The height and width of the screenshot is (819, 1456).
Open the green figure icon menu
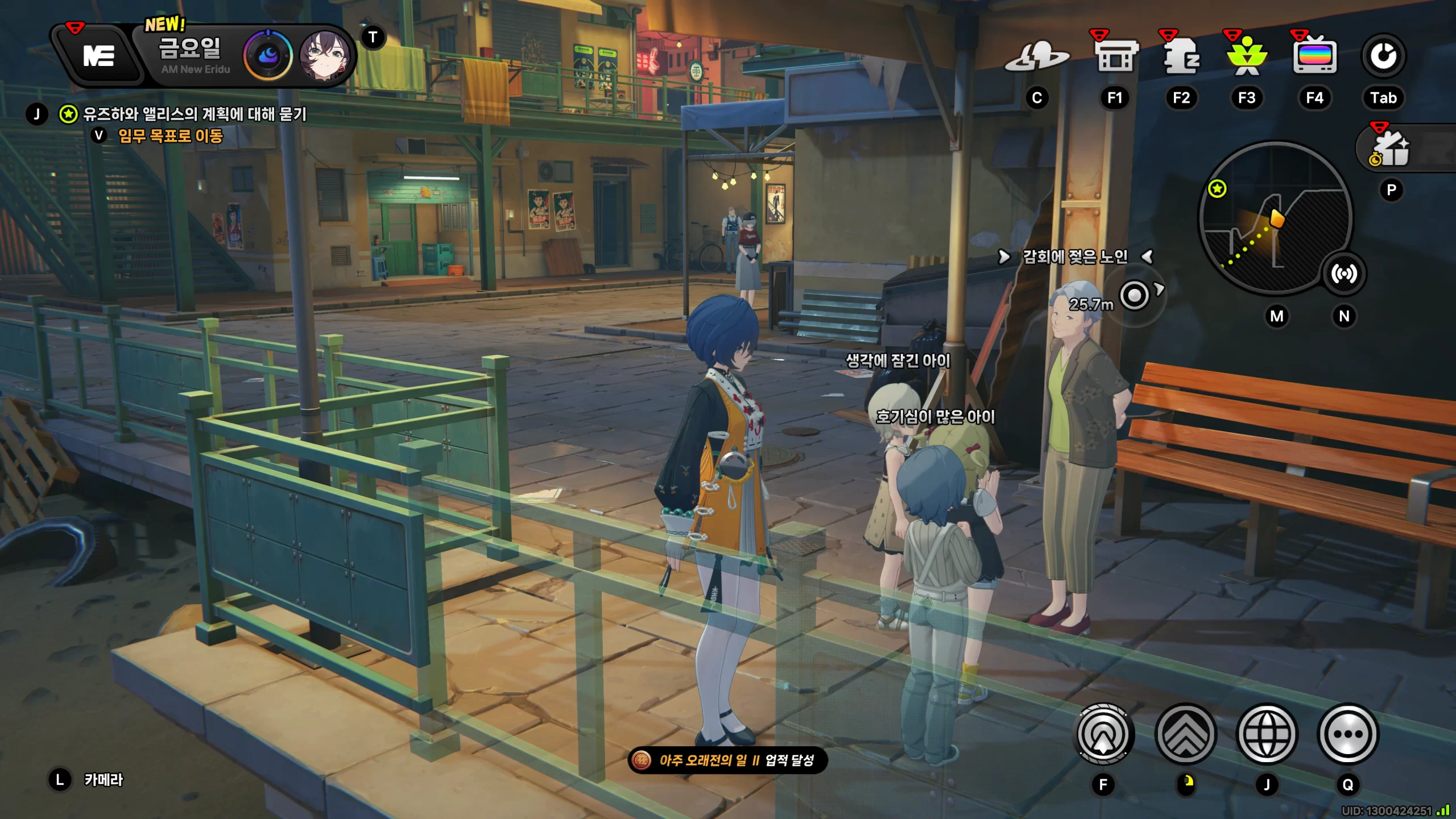(x=1247, y=56)
